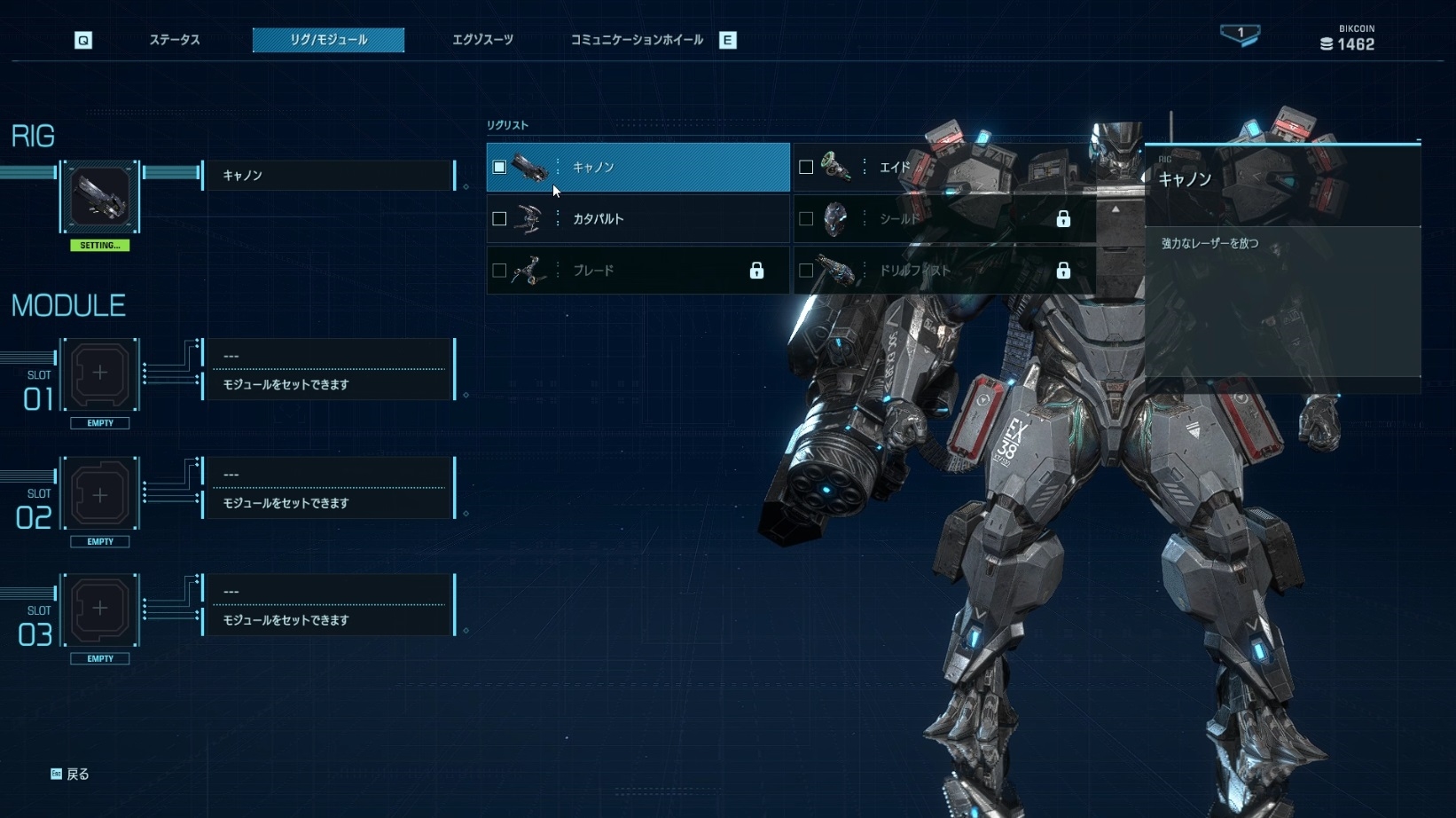Pick the カタパルト rig entry
This screenshot has height=818, width=1456.
coord(638,218)
